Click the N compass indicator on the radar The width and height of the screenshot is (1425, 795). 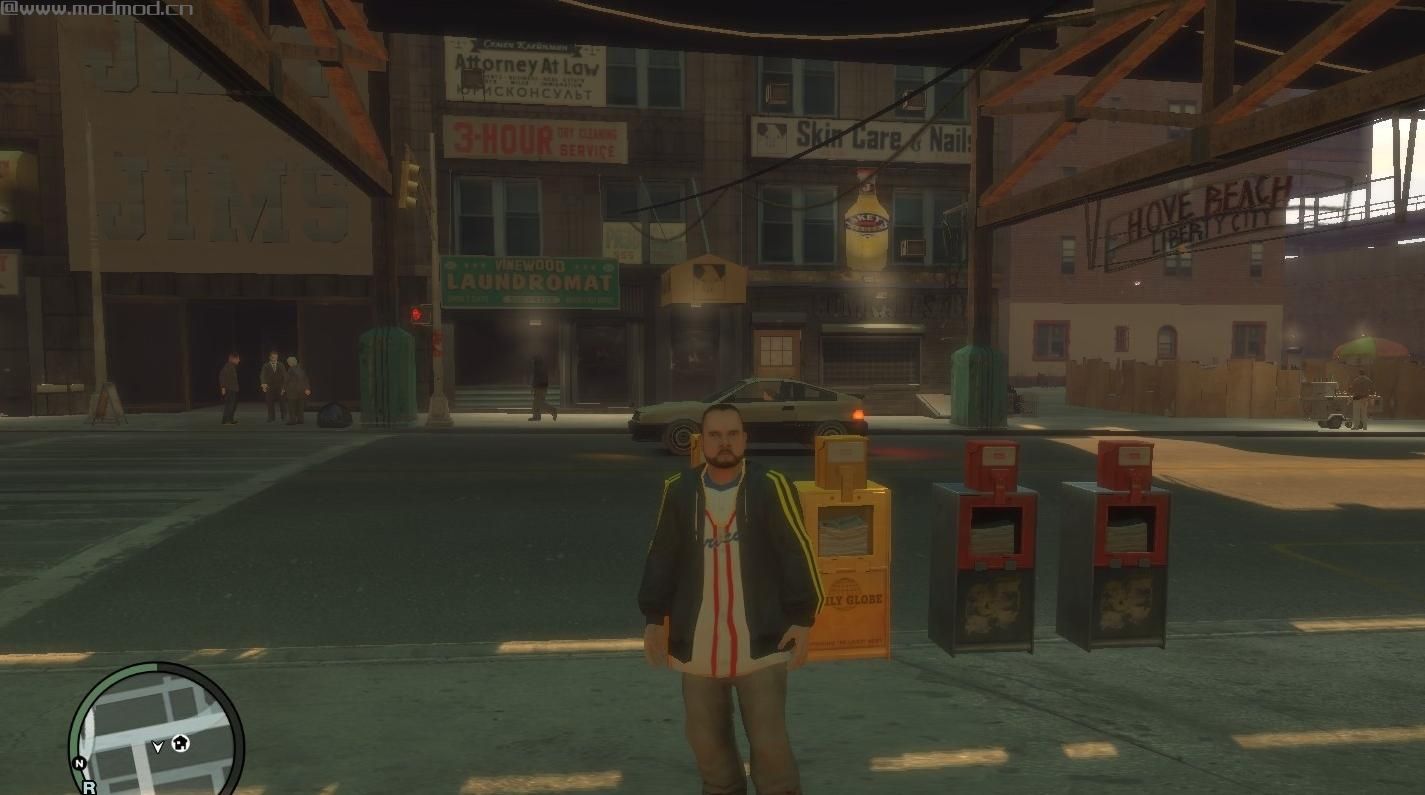[x=80, y=762]
